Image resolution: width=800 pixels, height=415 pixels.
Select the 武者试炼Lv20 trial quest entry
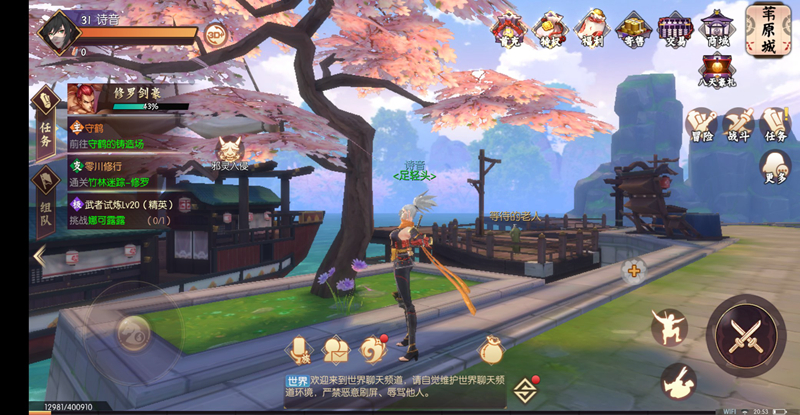125,211
